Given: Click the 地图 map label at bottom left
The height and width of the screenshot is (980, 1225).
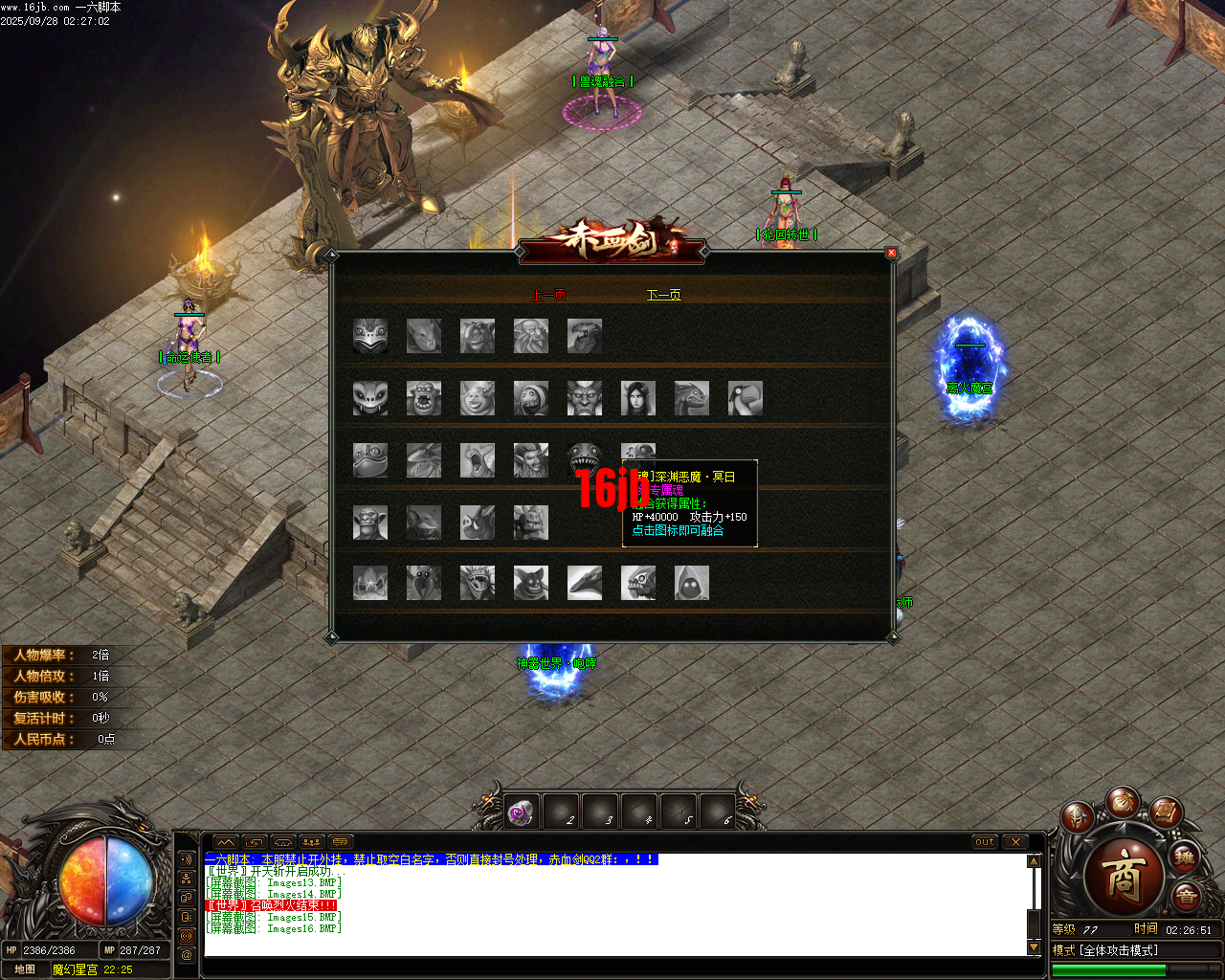Looking at the screenshot, I should [x=26, y=969].
